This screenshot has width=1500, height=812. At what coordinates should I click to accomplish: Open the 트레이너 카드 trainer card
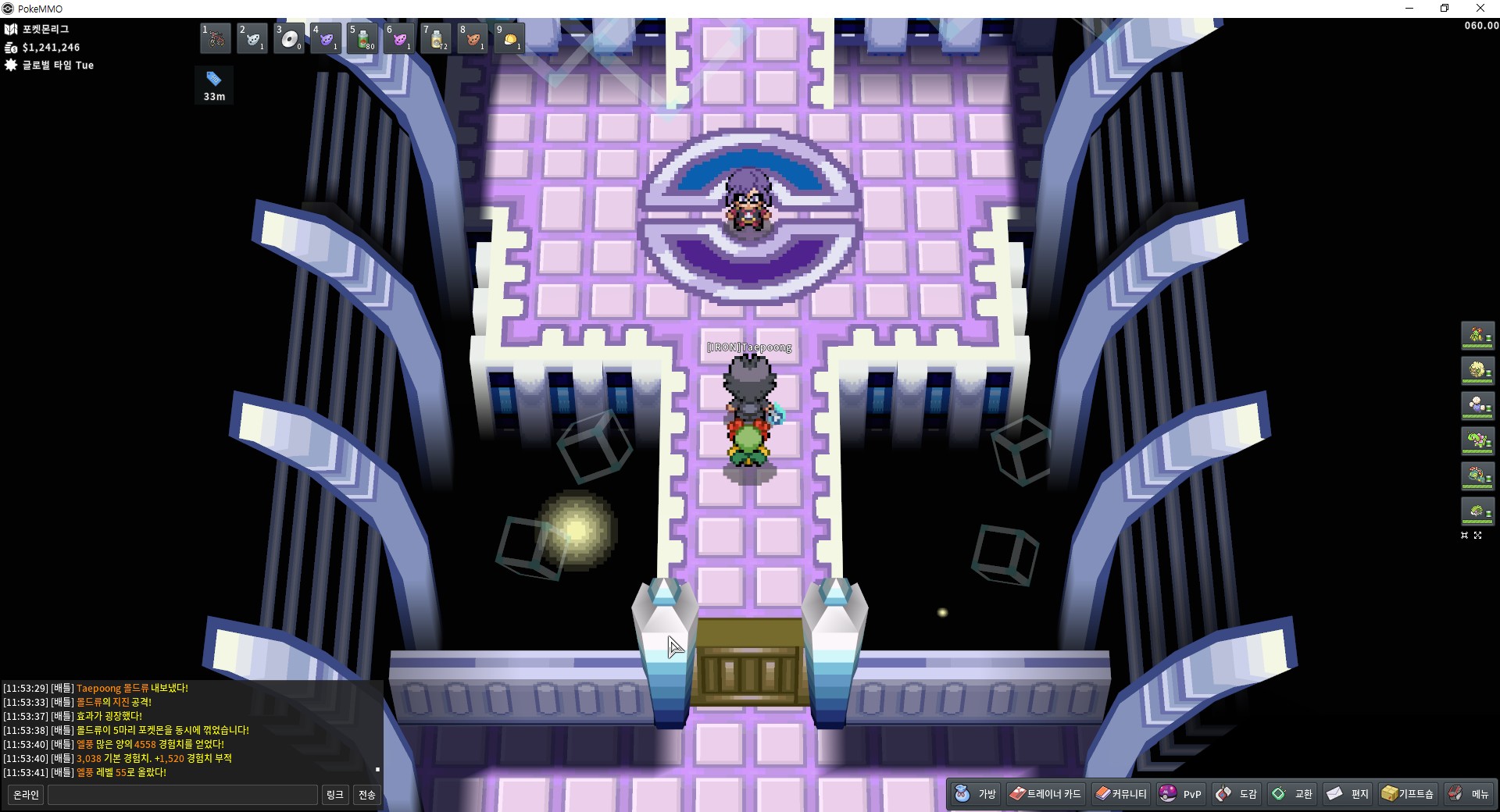pyautogui.click(x=1045, y=794)
